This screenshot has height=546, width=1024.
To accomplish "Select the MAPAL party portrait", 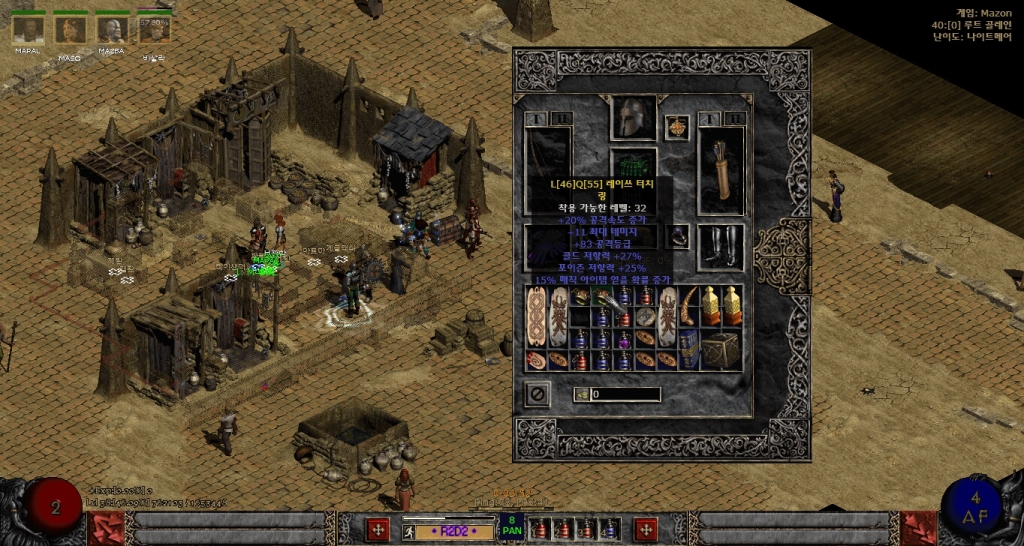I will click(x=27, y=30).
